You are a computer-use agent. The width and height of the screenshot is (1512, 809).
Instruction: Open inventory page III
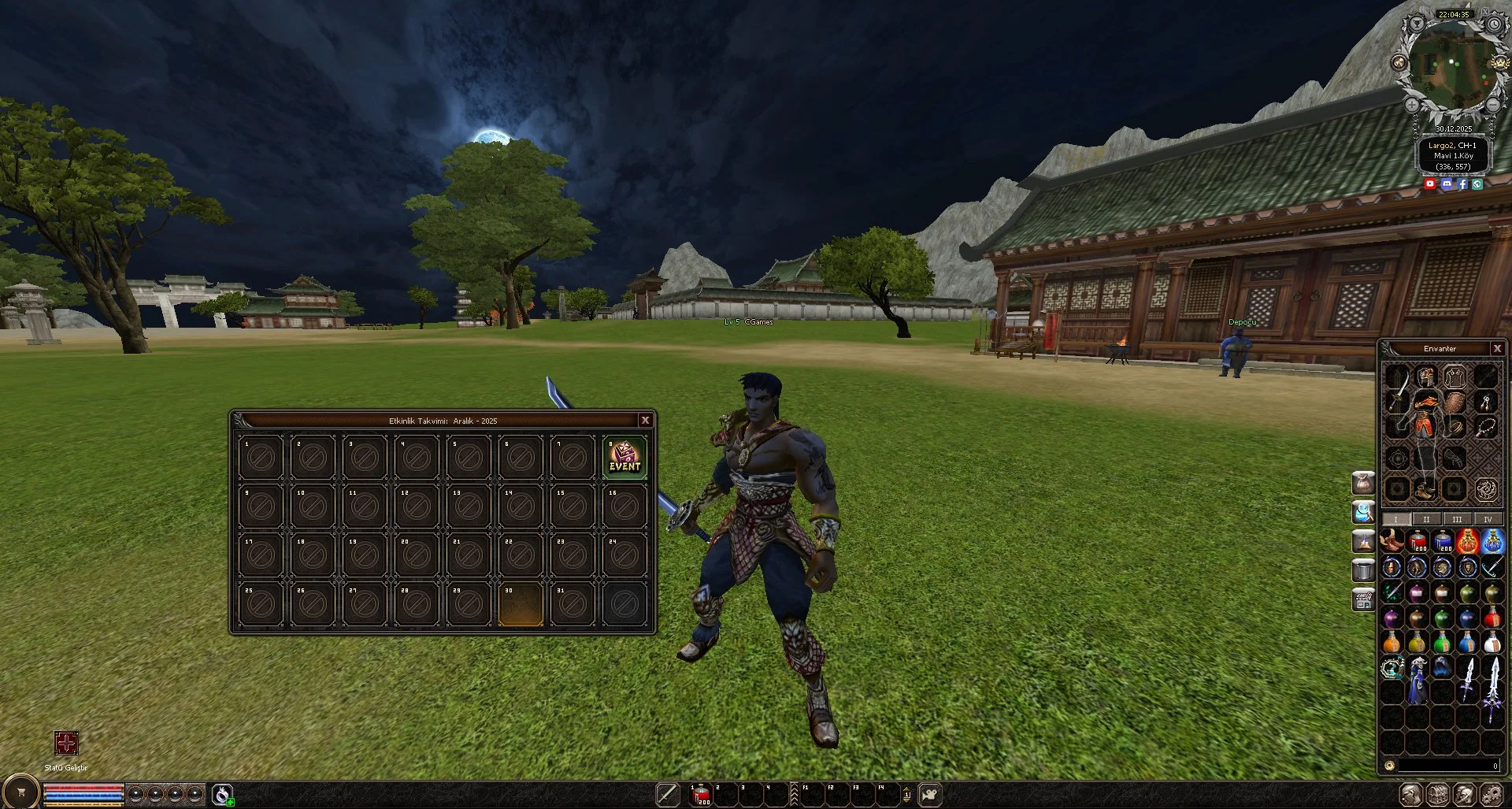[1457, 519]
